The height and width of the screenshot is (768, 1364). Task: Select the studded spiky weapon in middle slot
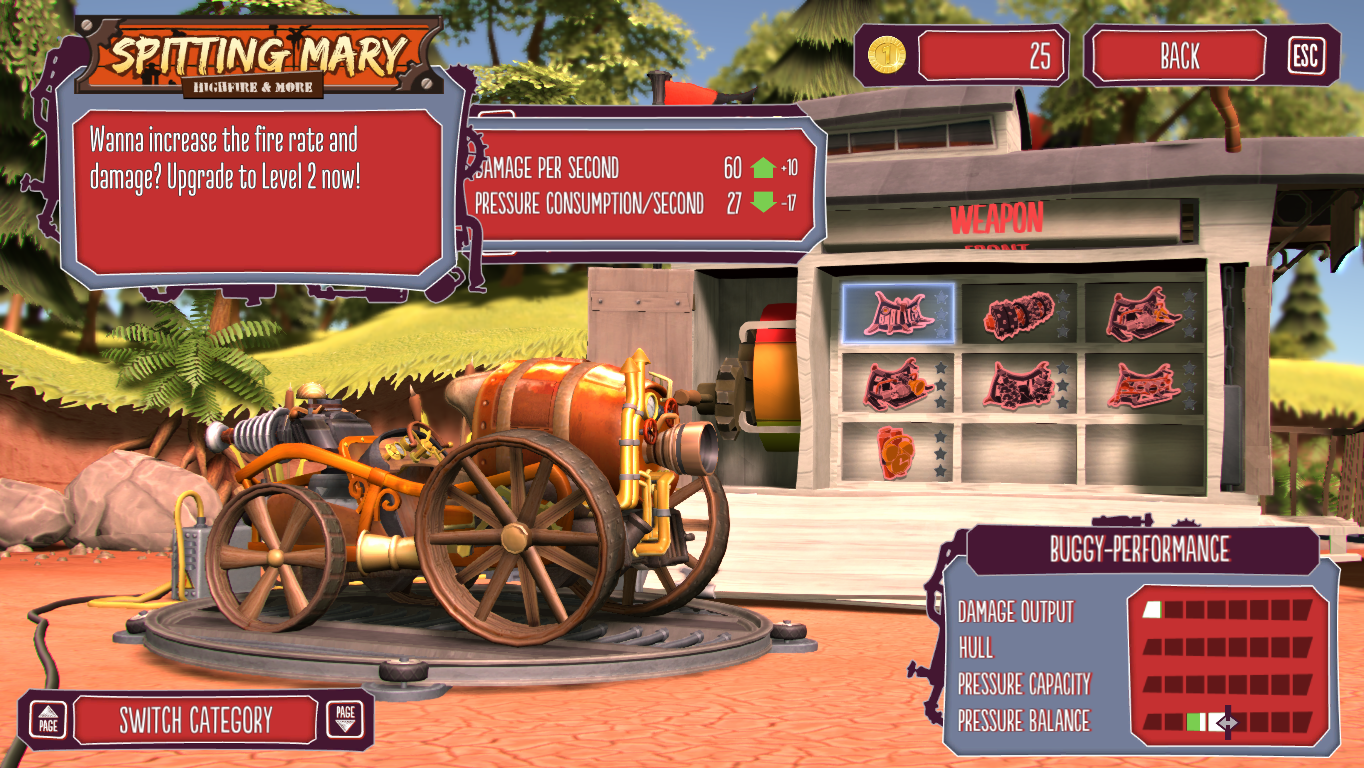click(x=1019, y=382)
